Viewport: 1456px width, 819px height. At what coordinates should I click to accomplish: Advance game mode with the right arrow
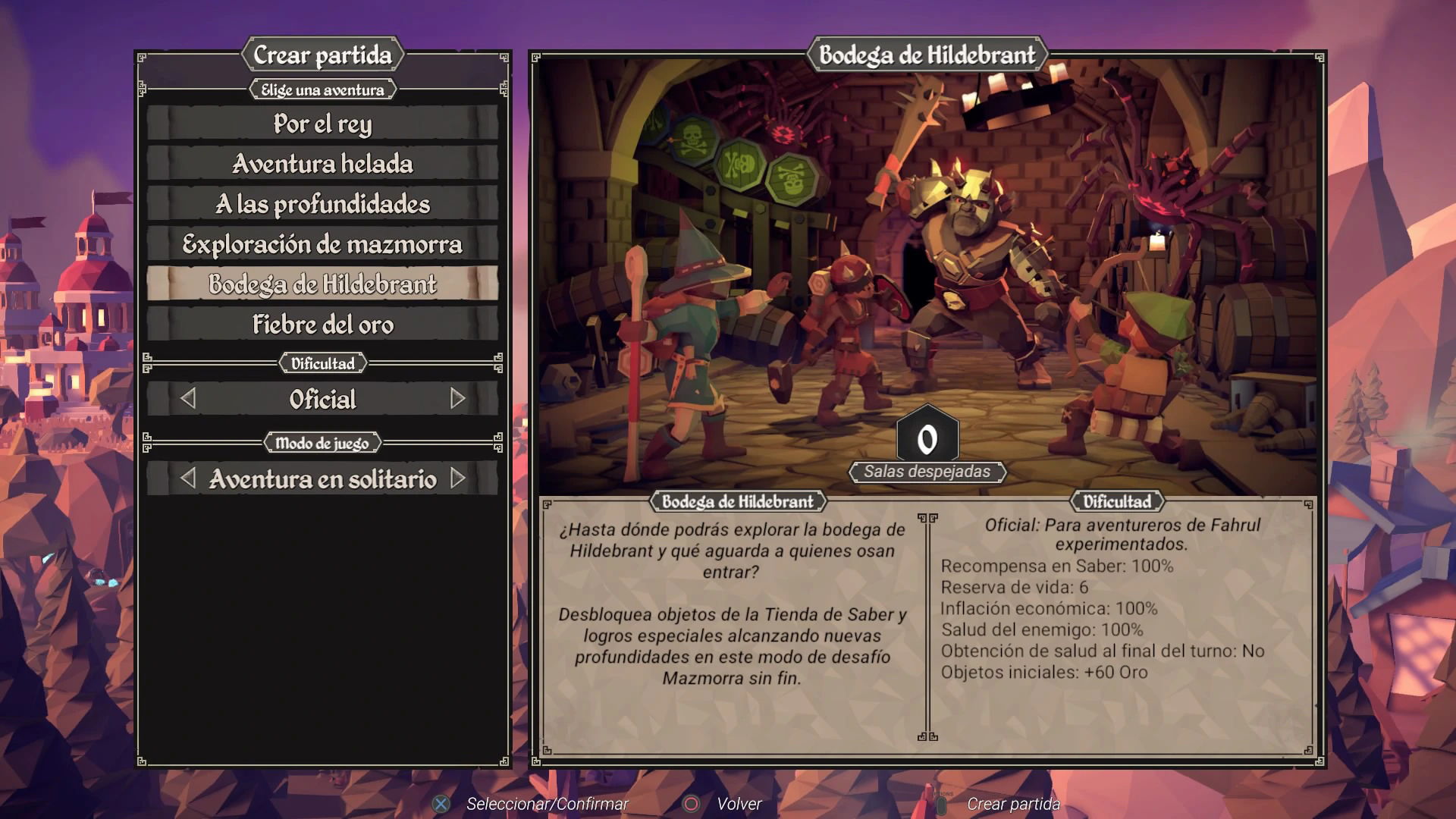coord(457,479)
